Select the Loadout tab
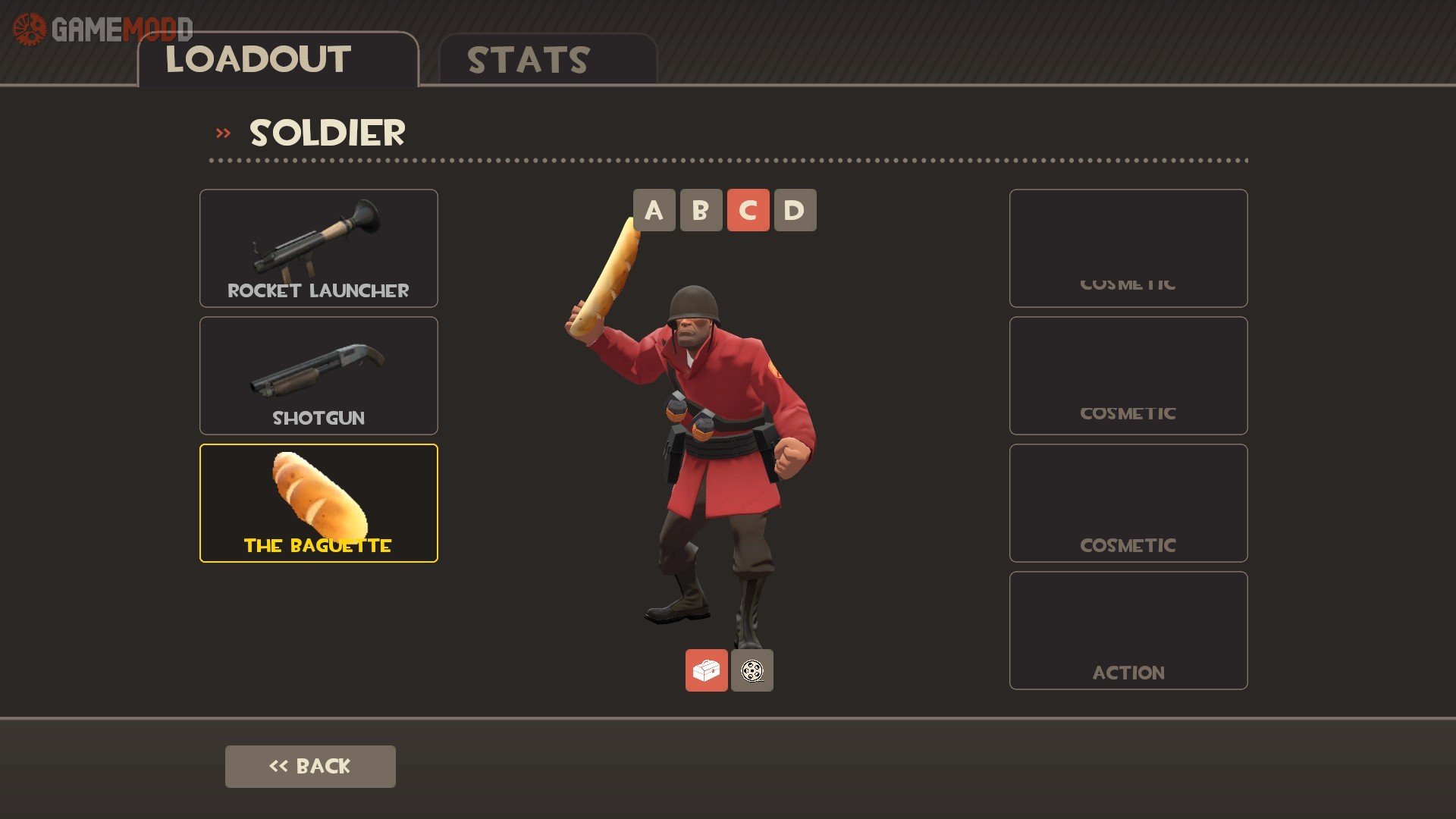The width and height of the screenshot is (1456, 819). 278,60
